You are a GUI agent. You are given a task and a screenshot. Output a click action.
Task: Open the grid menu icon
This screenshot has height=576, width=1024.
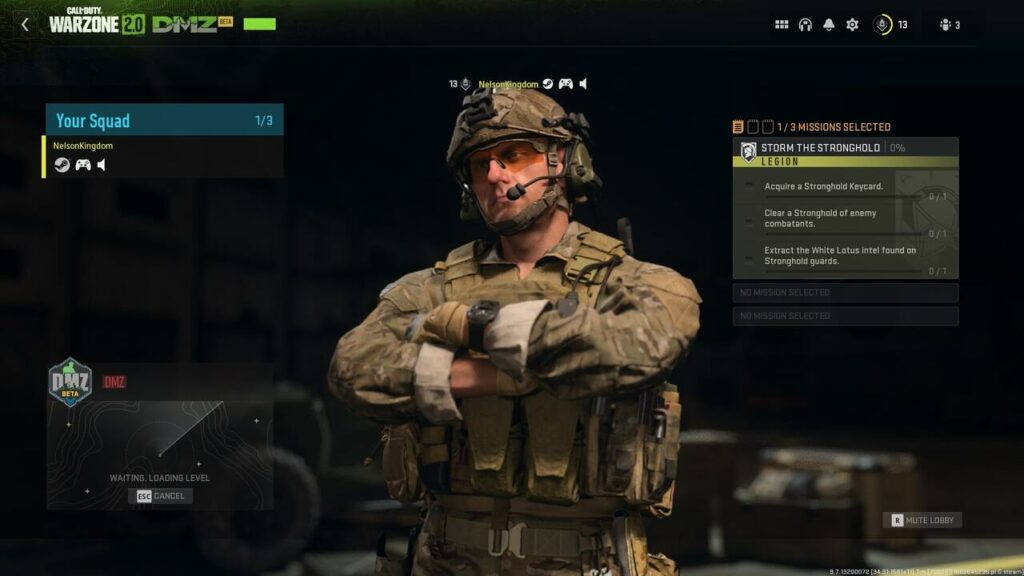(x=782, y=25)
